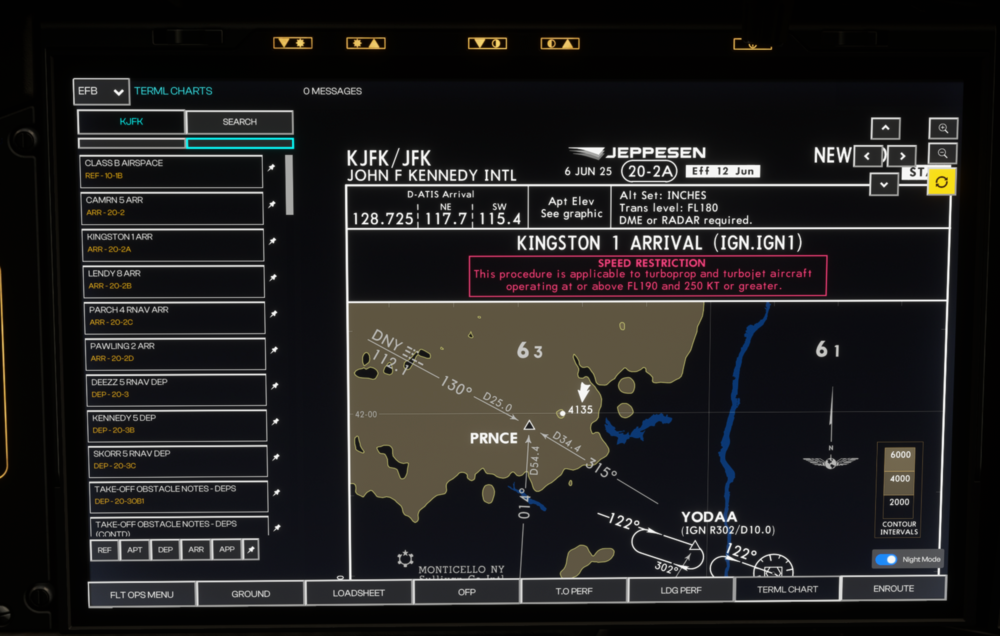Pan the chart up with arrow
1000x636 pixels.
[x=885, y=129]
